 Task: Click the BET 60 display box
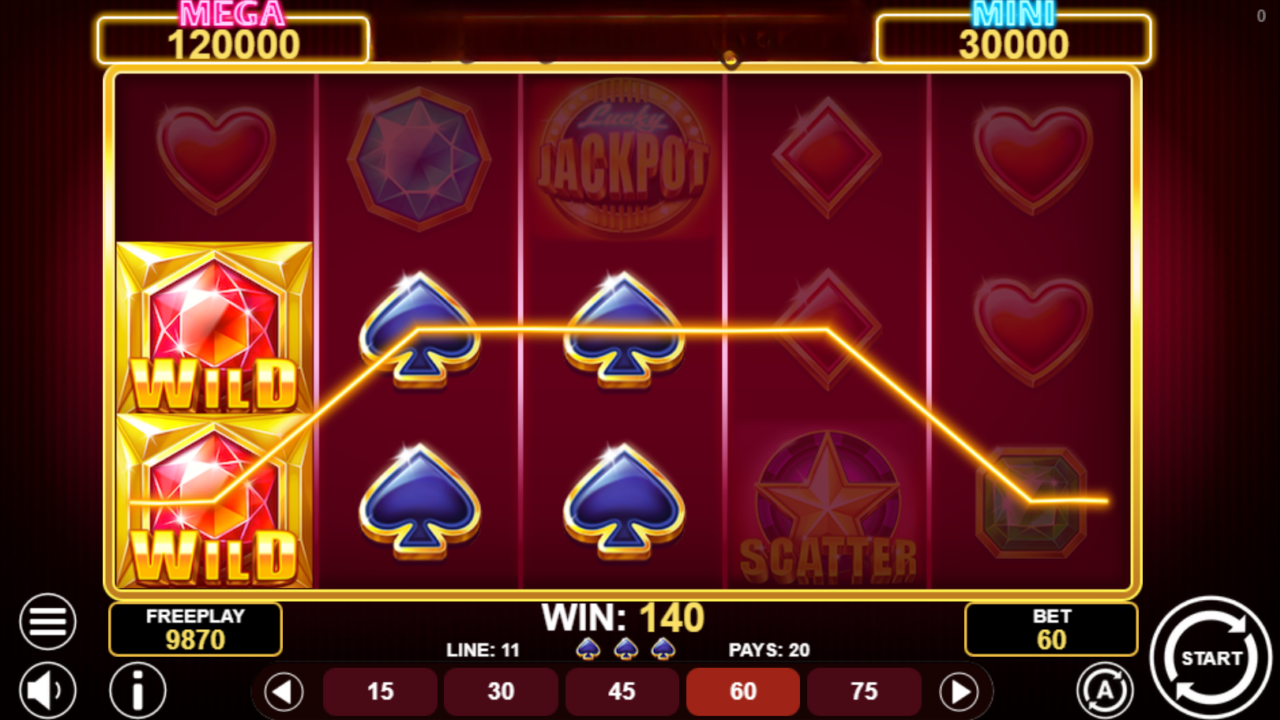1051,628
